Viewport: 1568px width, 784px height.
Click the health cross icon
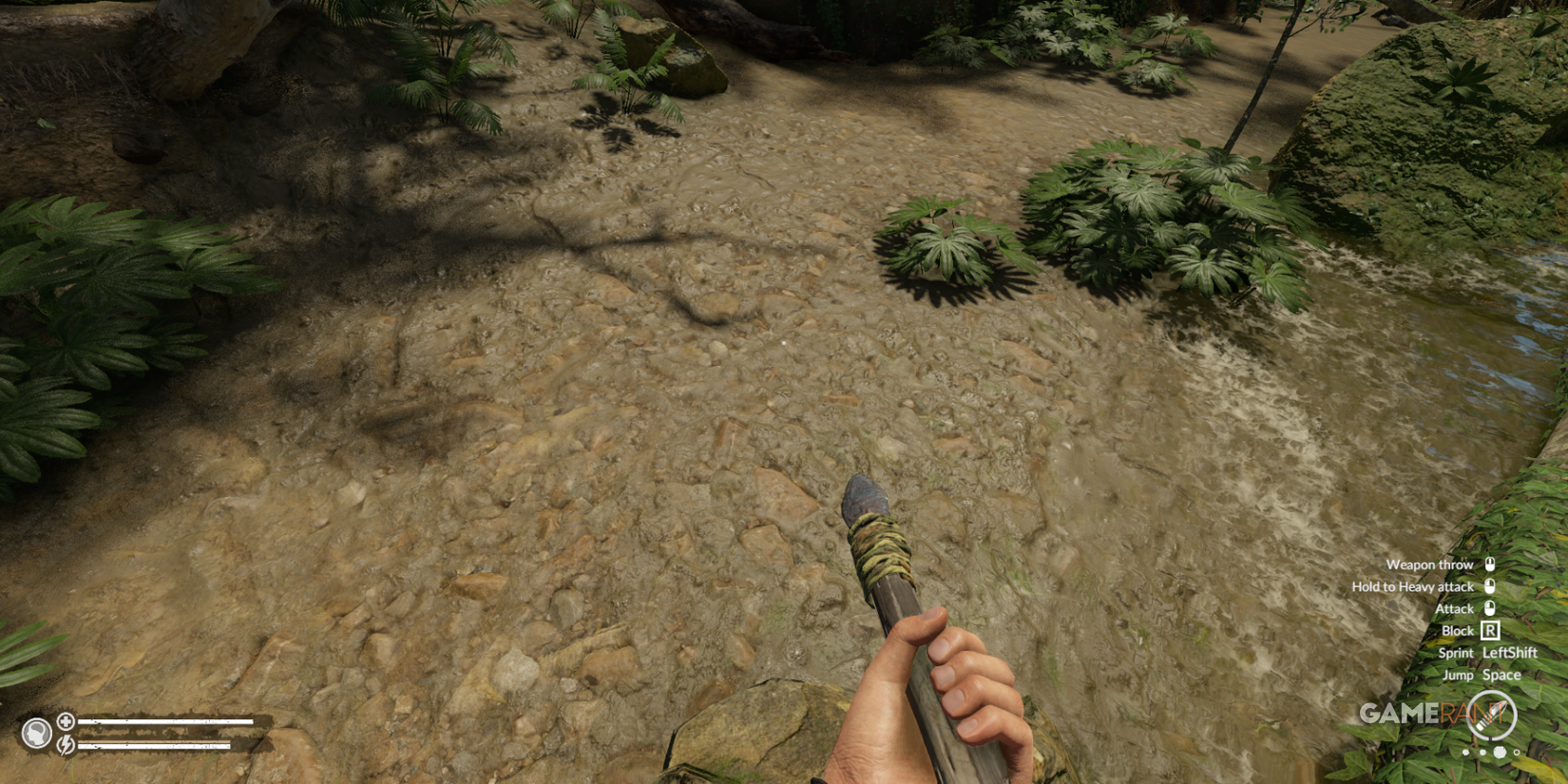pyautogui.click(x=66, y=720)
